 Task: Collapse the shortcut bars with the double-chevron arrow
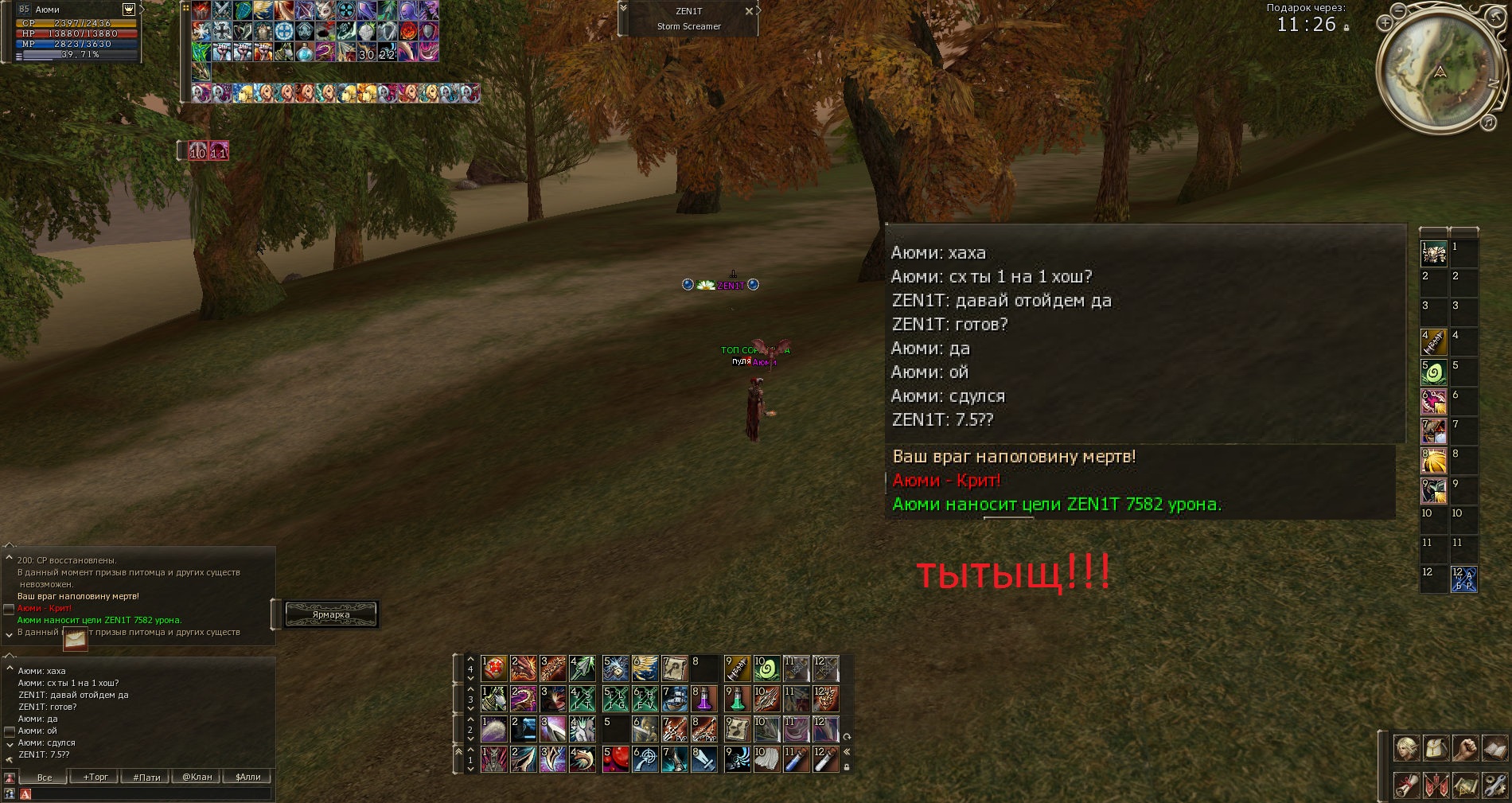[846, 751]
